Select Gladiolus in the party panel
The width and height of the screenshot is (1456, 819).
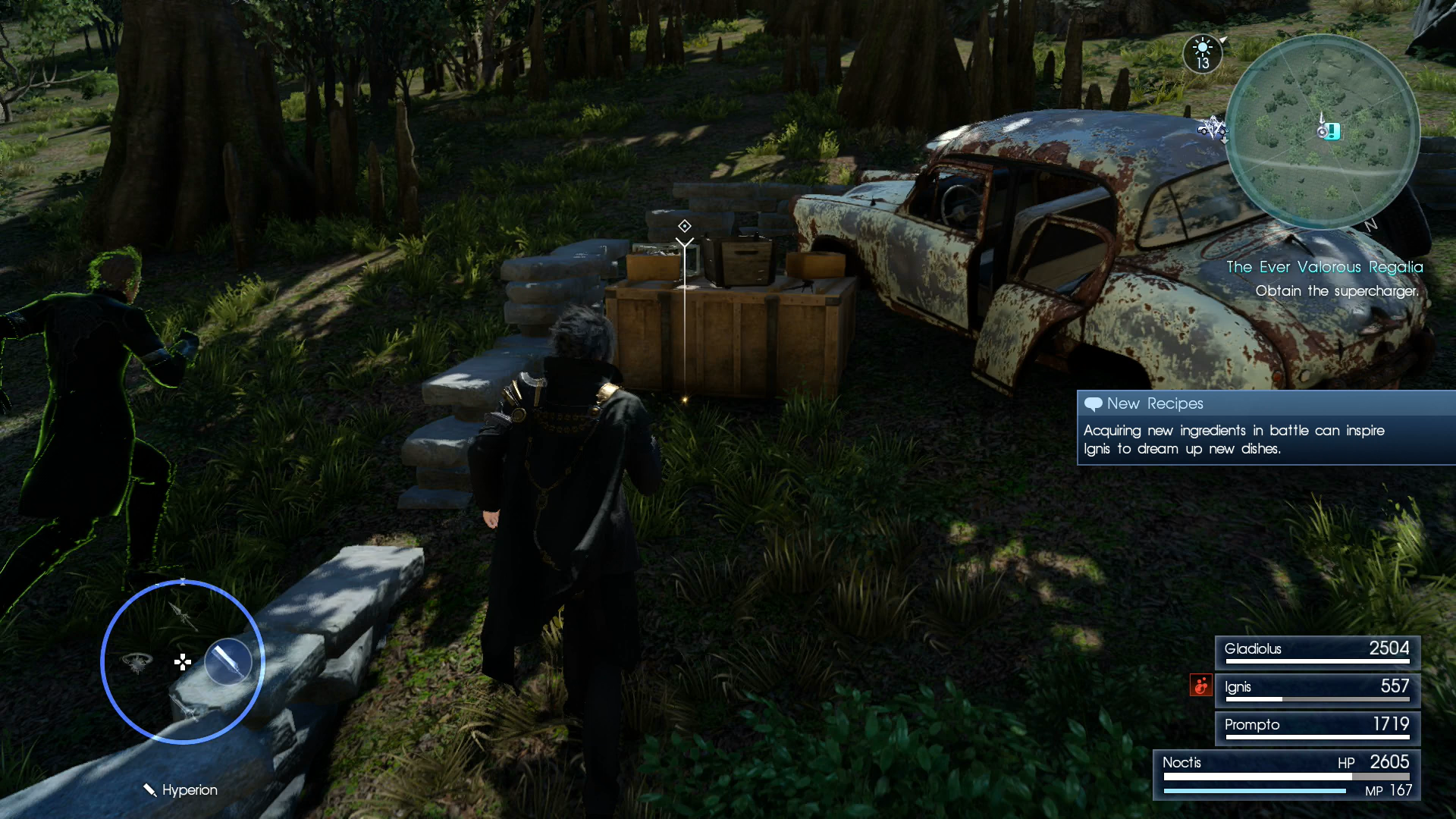[1317, 652]
